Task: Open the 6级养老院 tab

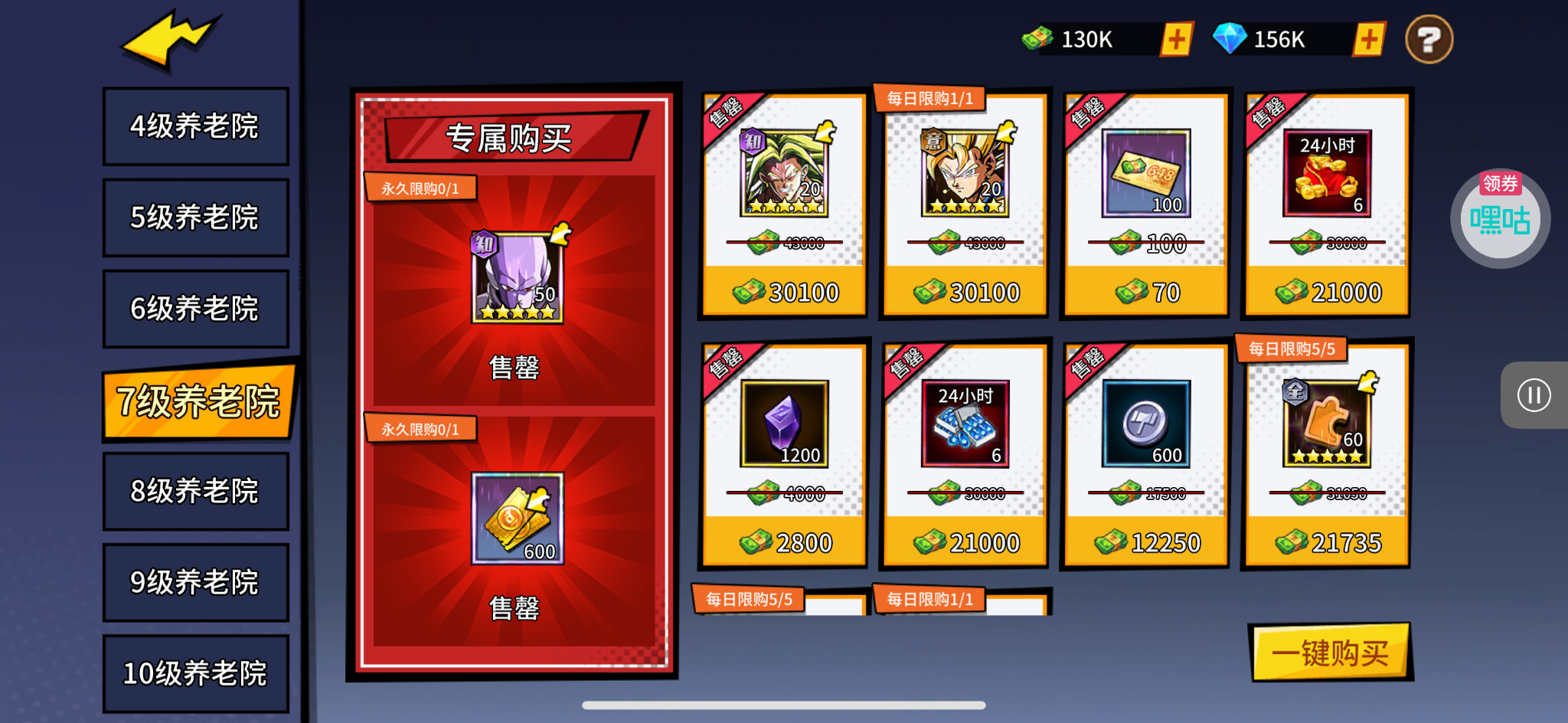Action: tap(195, 309)
